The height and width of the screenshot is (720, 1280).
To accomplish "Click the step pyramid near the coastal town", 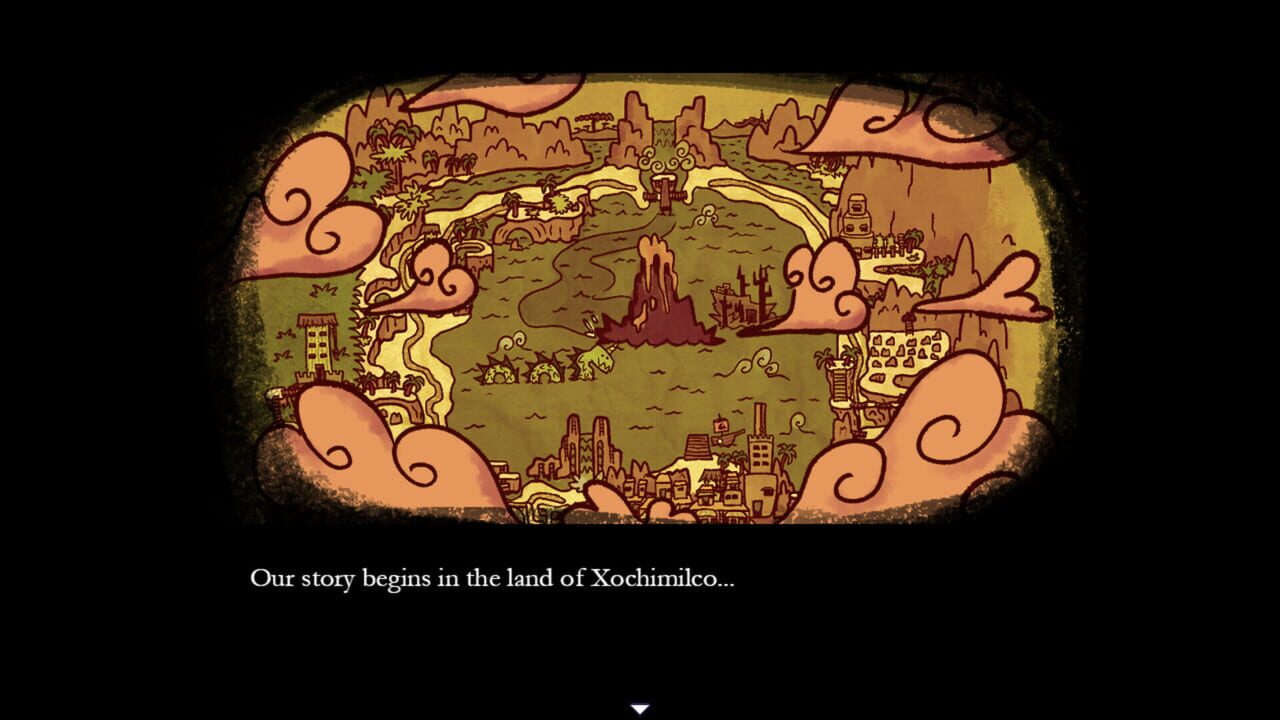I will [x=698, y=446].
